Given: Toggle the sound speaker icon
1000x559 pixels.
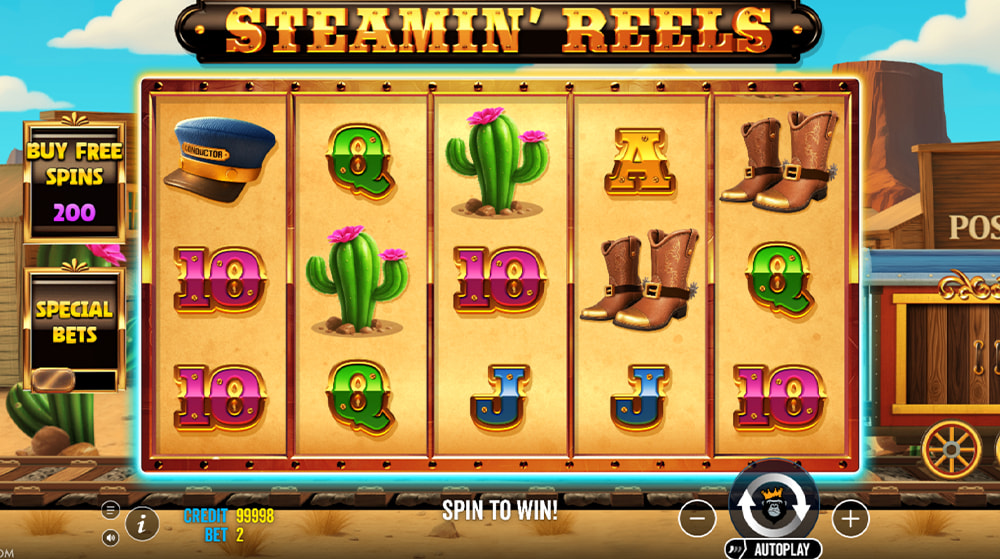Looking at the screenshot, I should click(x=110, y=537).
